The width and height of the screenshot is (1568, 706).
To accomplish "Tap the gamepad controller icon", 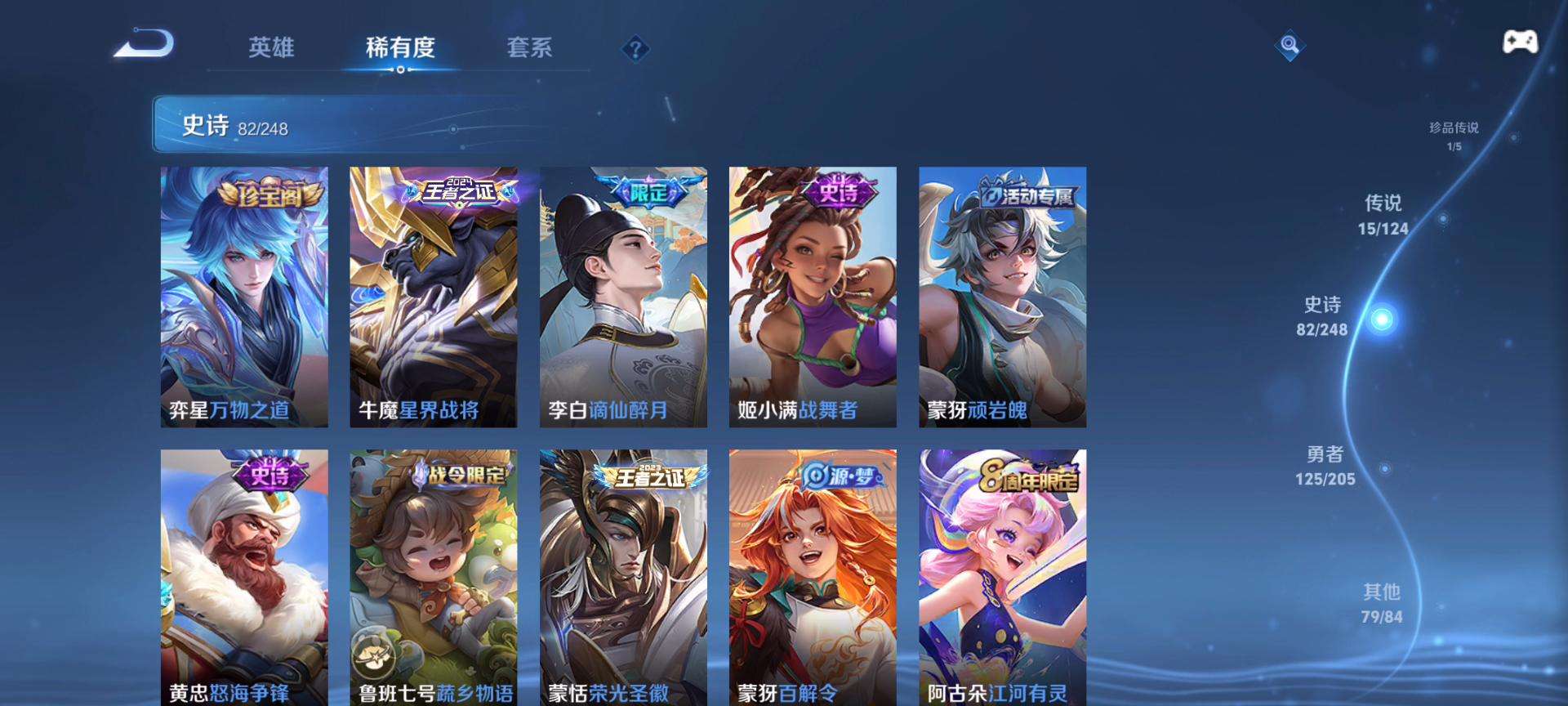I will [1520, 42].
